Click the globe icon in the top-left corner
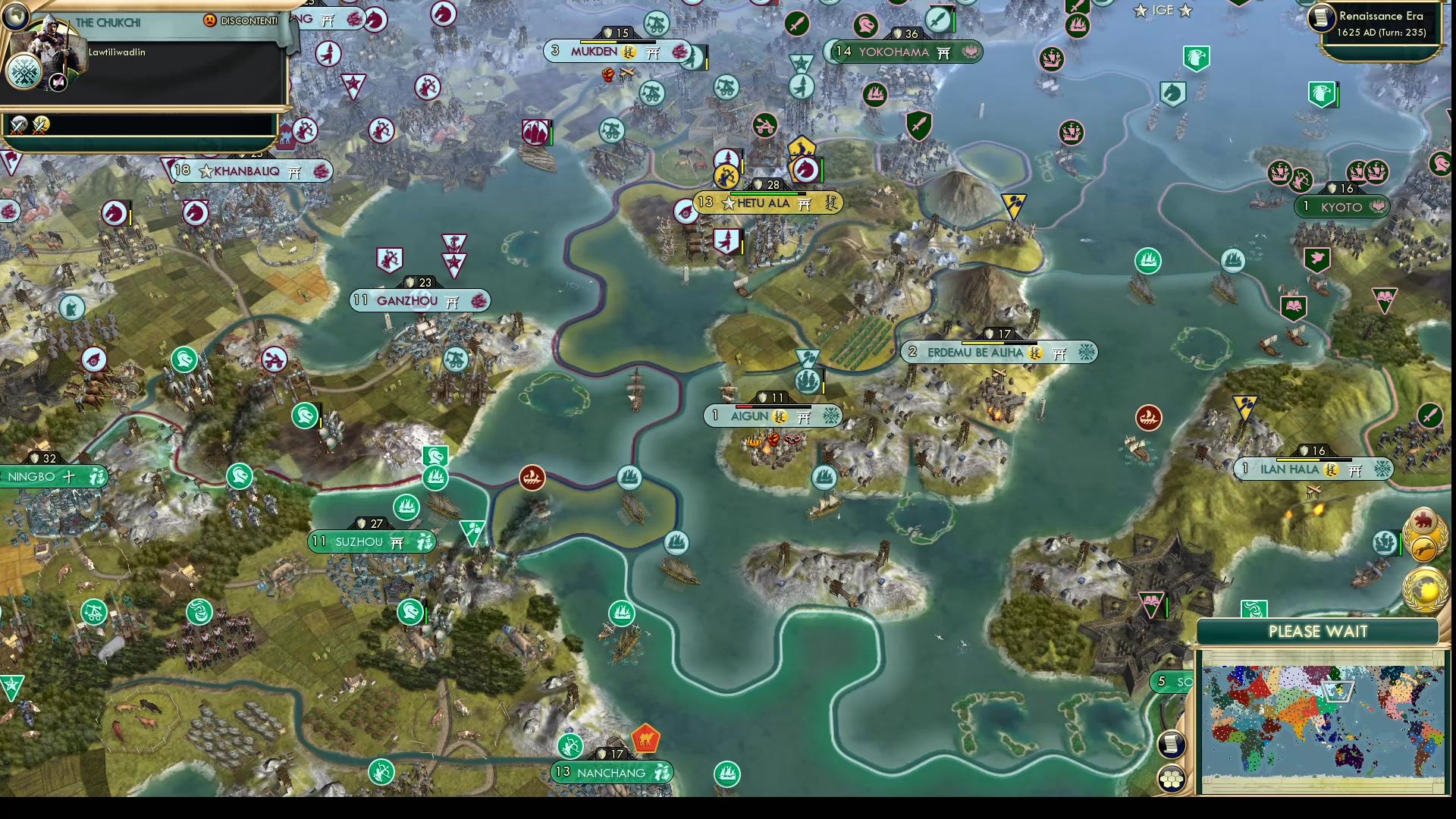This screenshot has height=819, width=1456. (x=15, y=18)
